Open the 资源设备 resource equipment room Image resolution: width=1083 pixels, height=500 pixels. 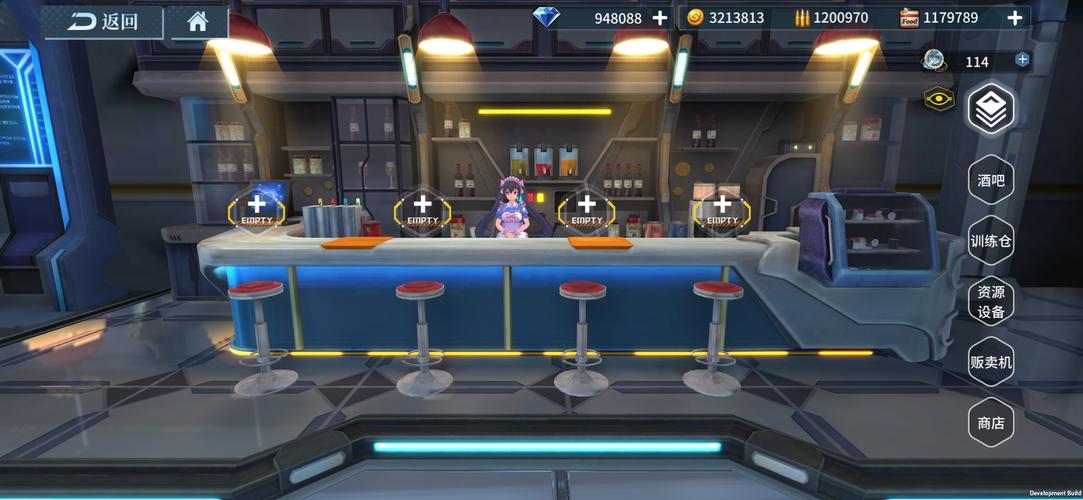pyautogui.click(x=991, y=301)
